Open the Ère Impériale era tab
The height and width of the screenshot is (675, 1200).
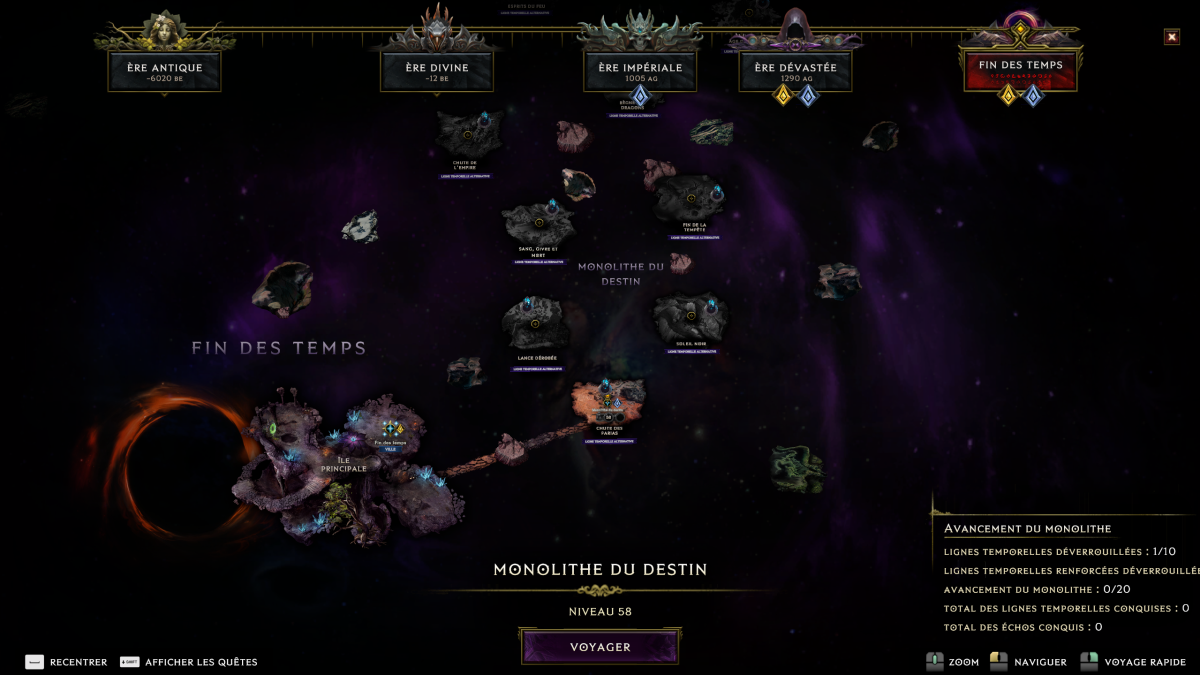[640, 71]
